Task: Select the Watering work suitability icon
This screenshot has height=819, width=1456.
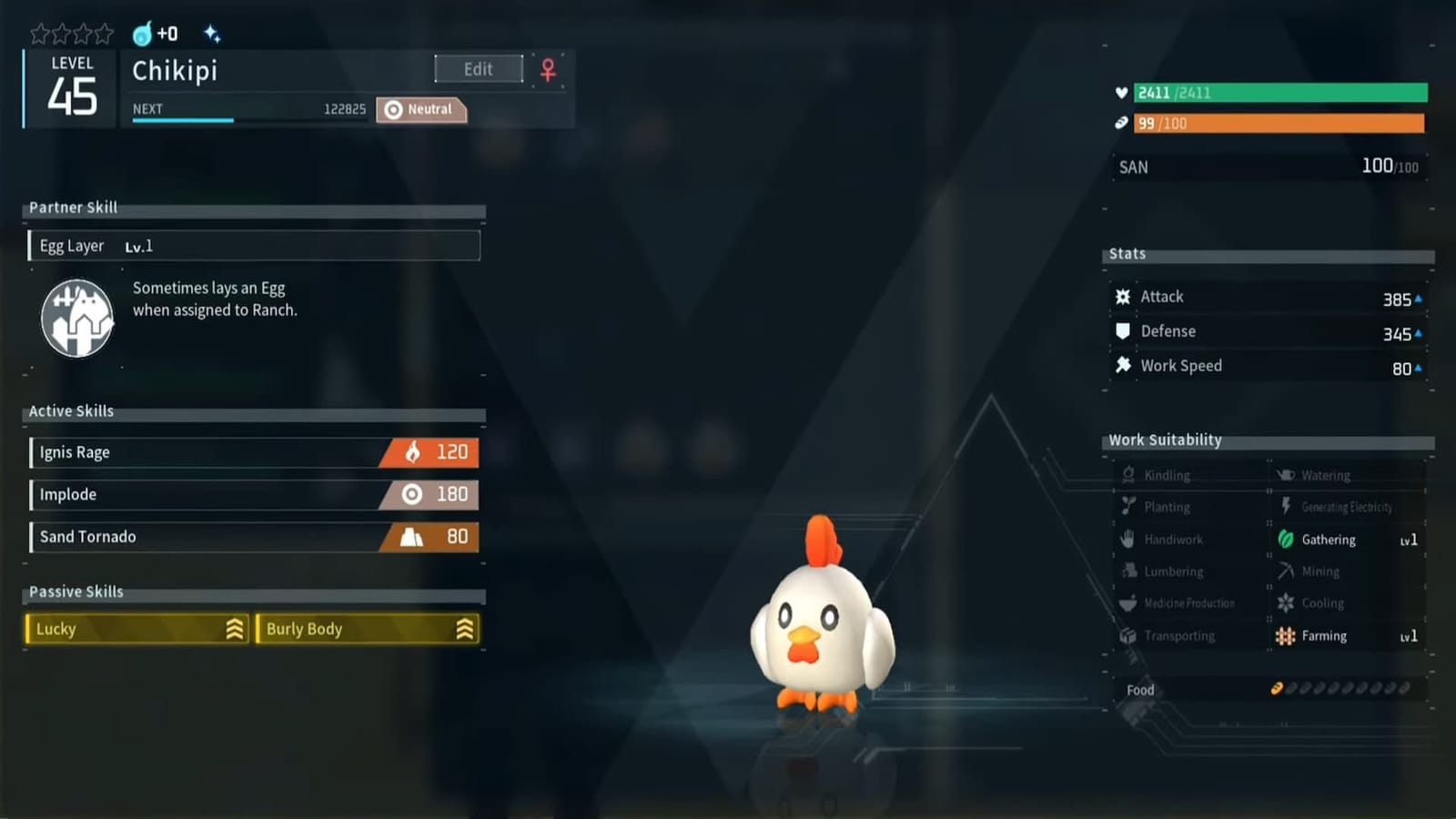Action: 1286,474
